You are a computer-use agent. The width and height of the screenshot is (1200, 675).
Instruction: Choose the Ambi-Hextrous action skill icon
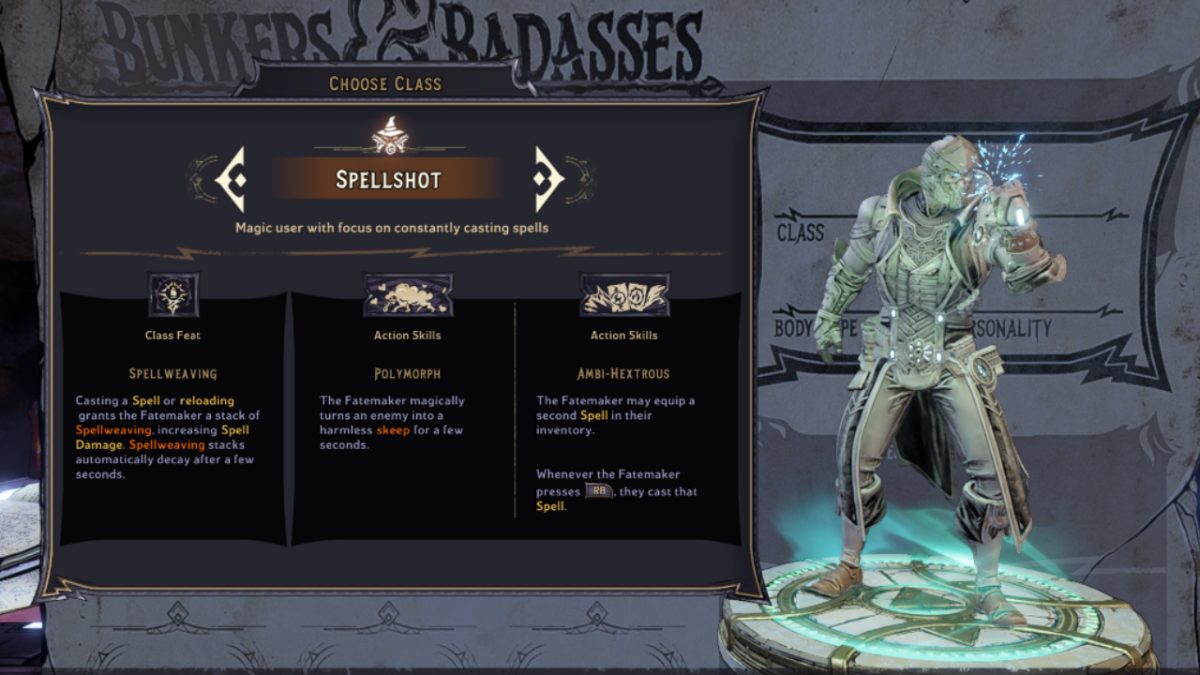click(x=624, y=295)
